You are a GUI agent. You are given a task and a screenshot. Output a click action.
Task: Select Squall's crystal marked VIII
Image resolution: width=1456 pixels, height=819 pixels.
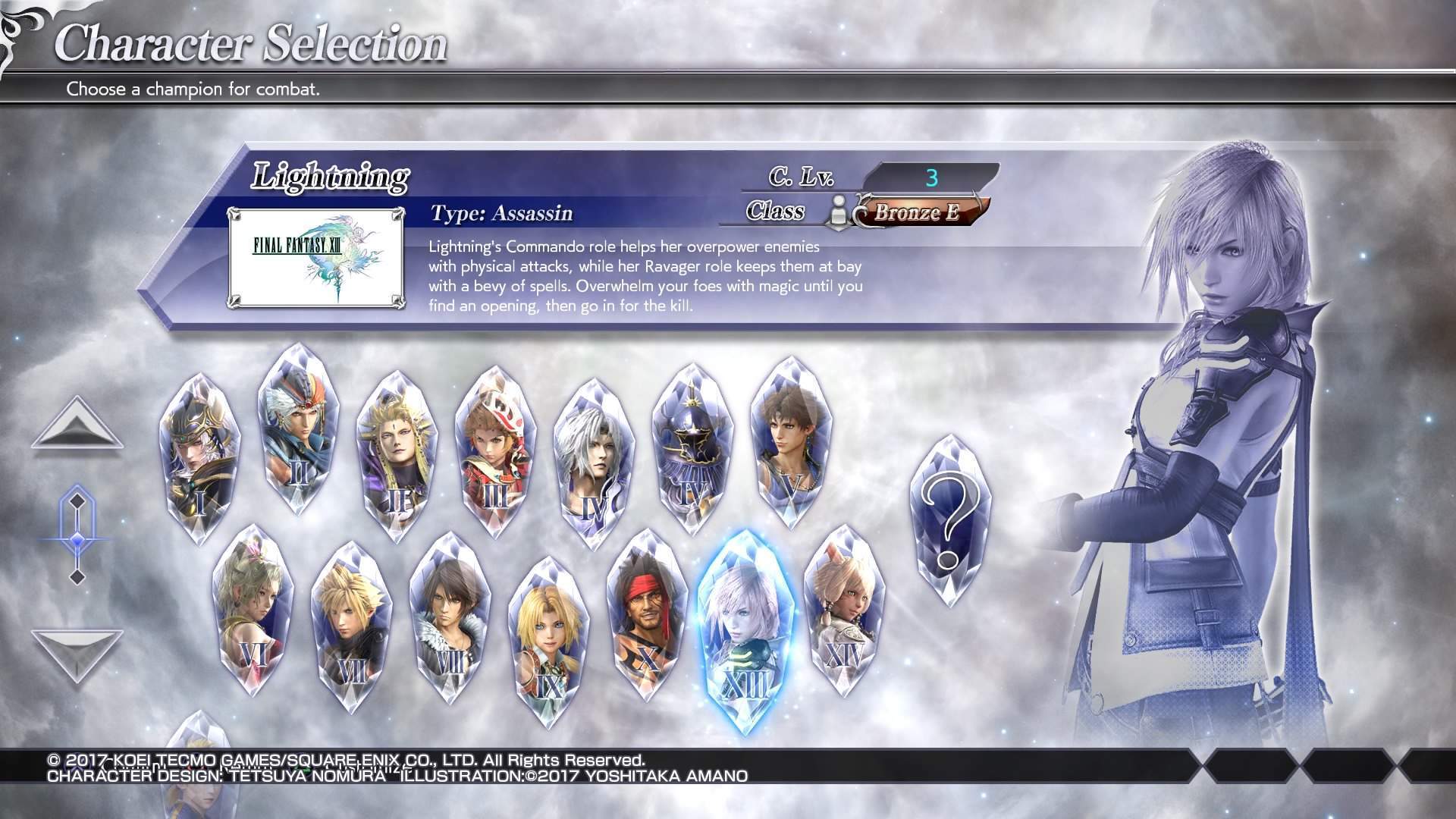tap(450, 616)
